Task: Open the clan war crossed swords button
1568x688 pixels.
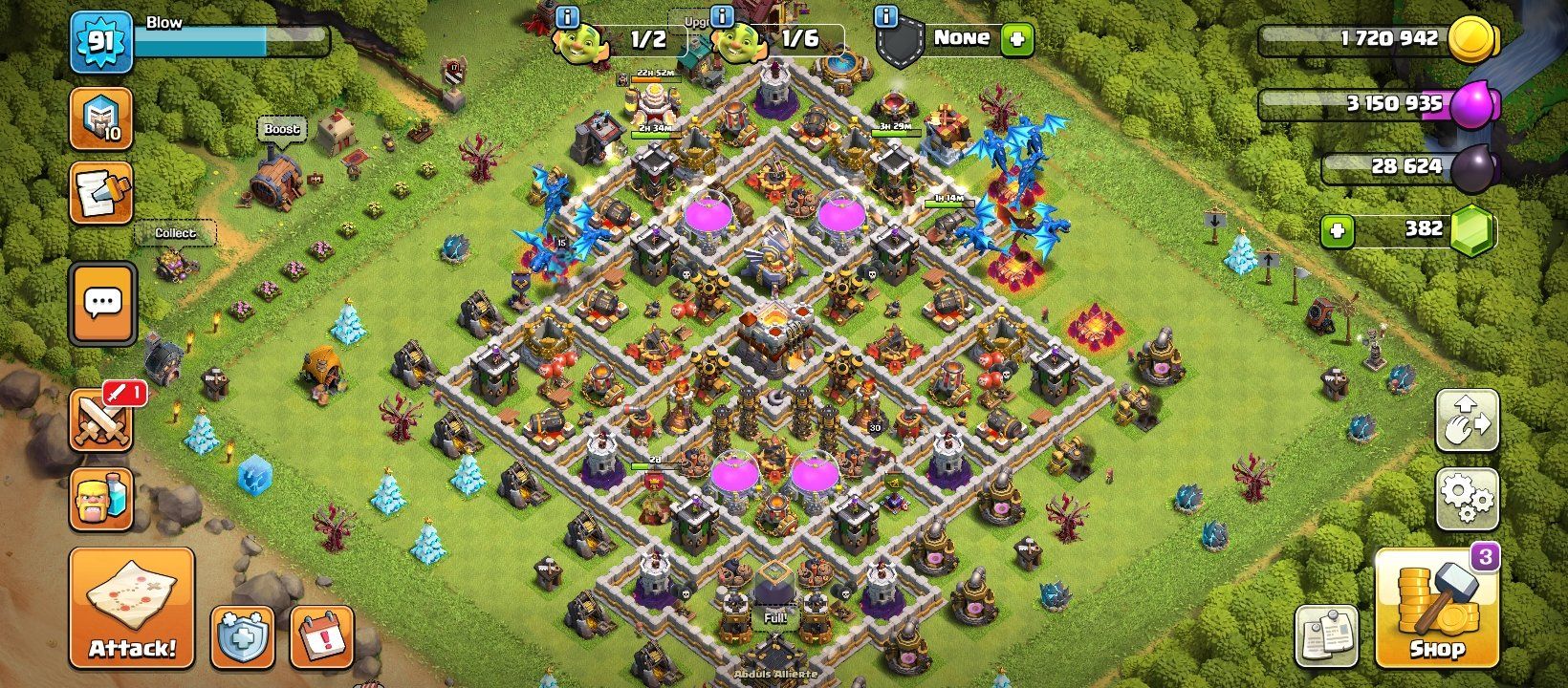Action: coord(101,420)
